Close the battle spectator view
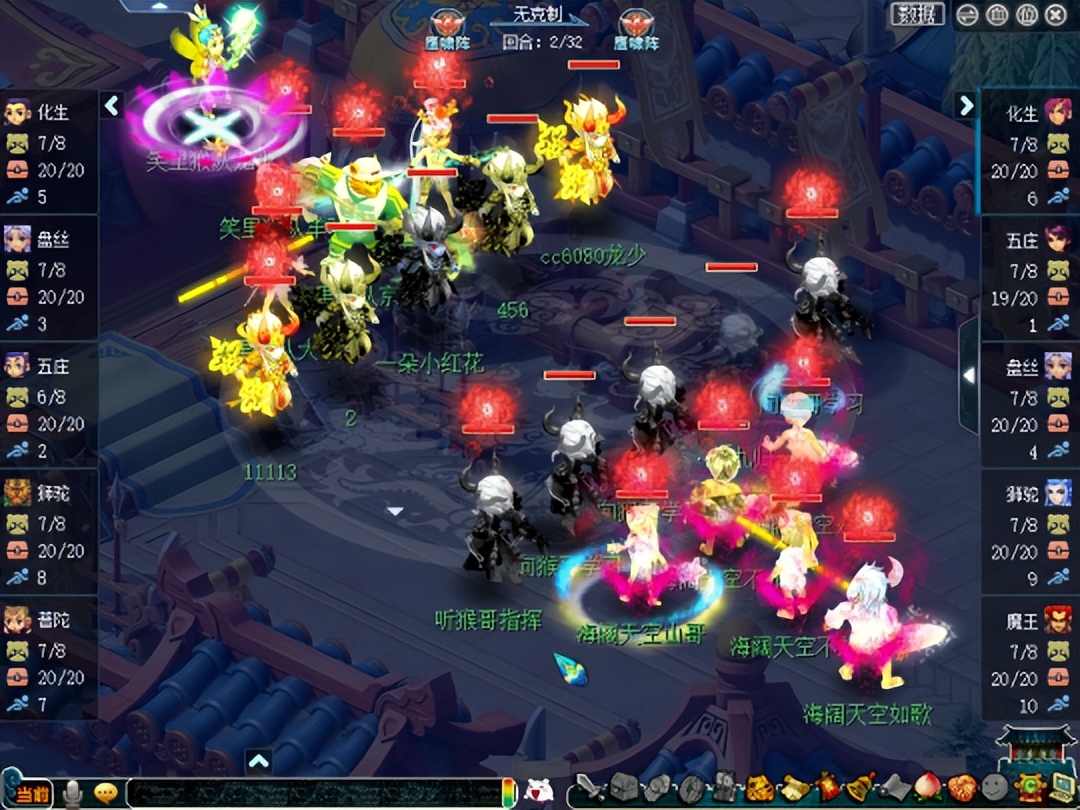1080x810 pixels. point(1056,14)
